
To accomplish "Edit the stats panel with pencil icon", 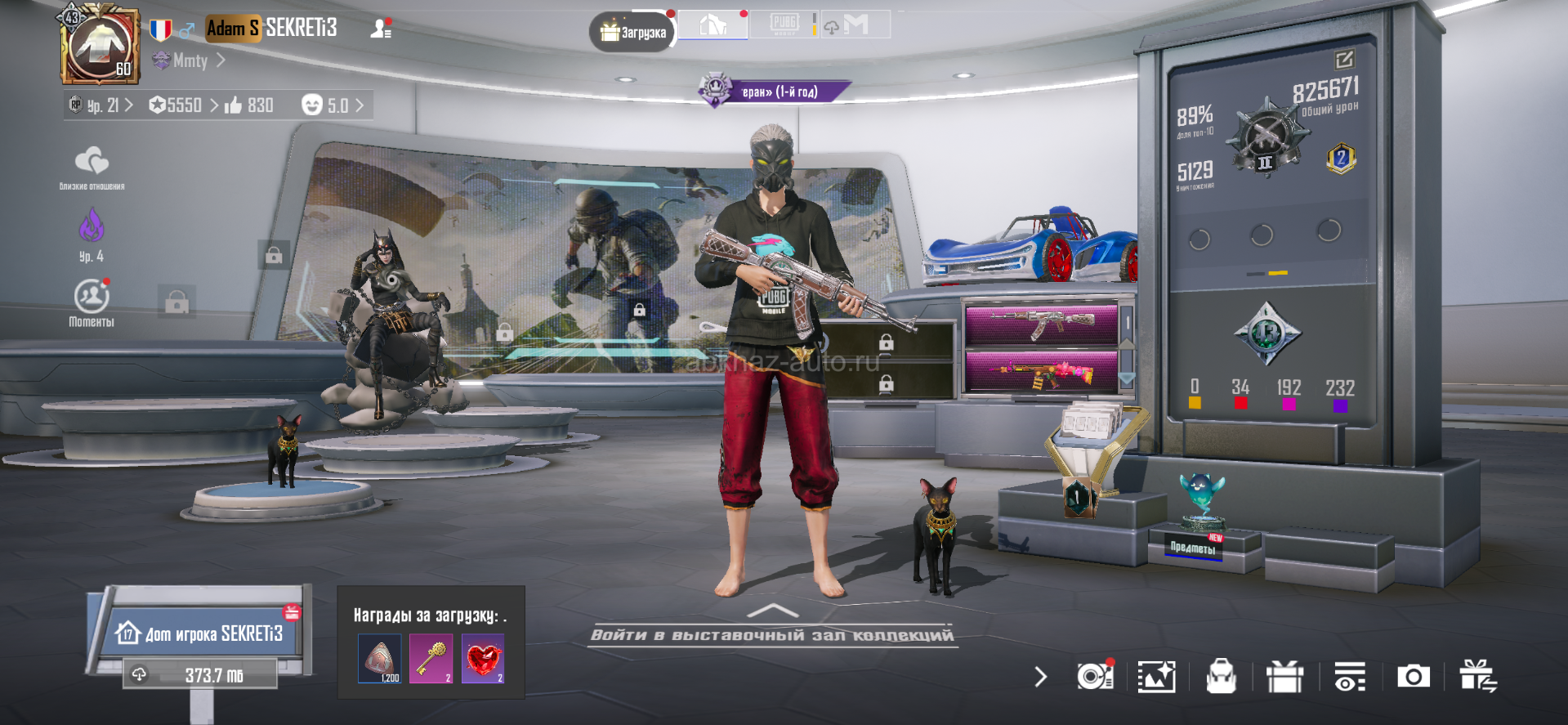I will pos(1344,59).
